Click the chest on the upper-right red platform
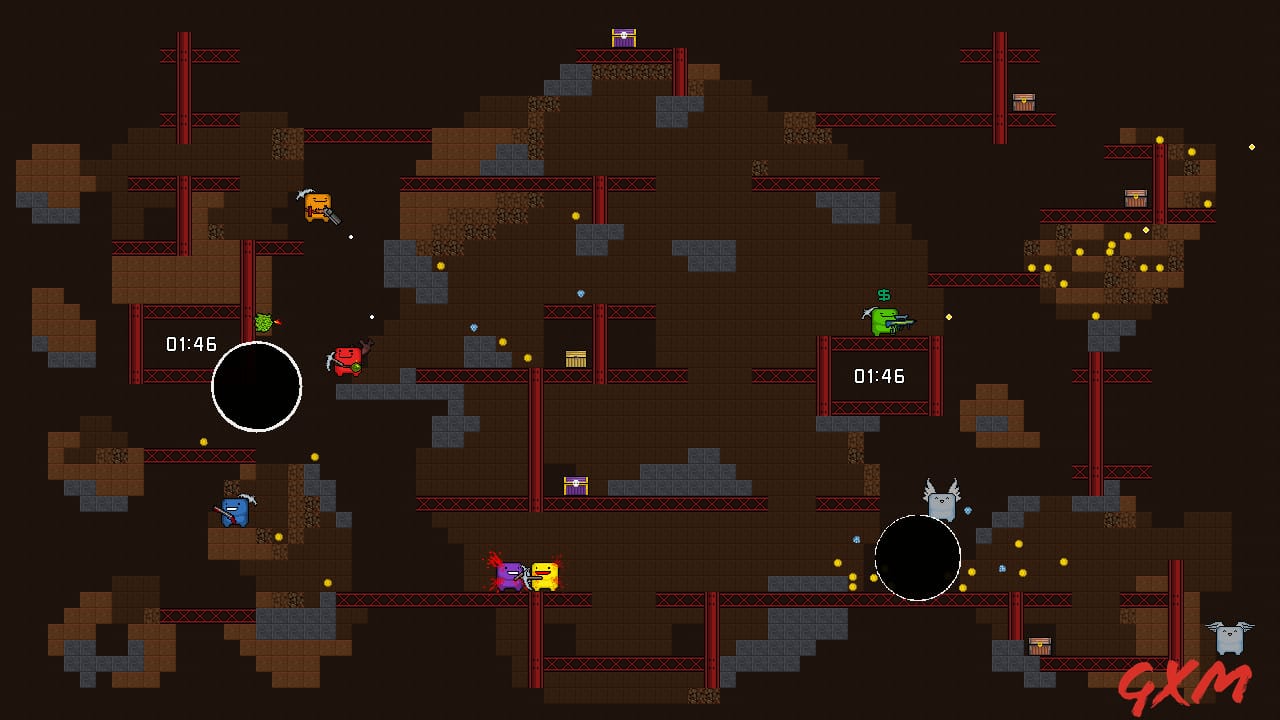The width and height of the screenshot is (1280, 720). click(1134, 197)
